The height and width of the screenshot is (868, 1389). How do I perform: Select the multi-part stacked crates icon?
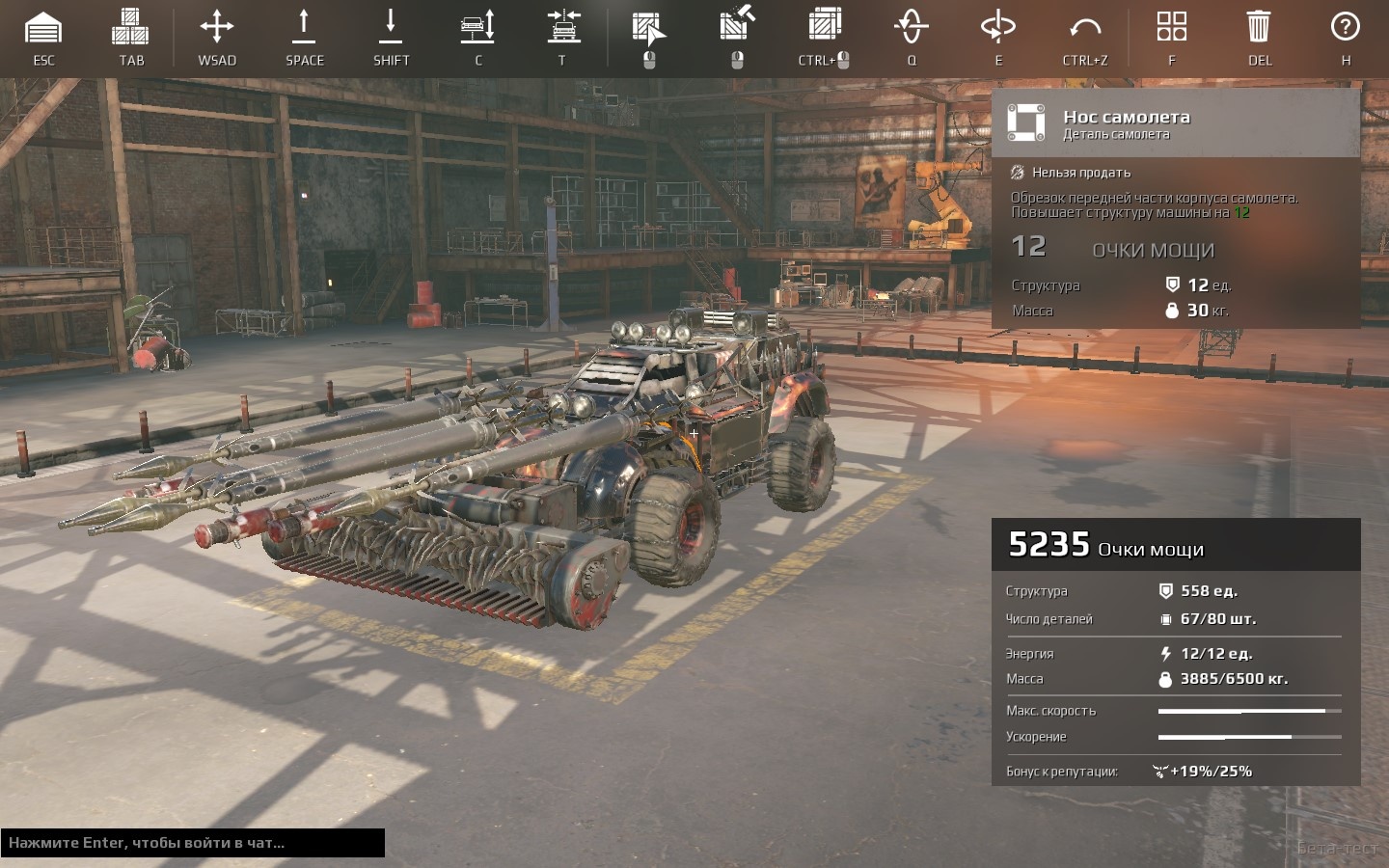pyautogui.click(x=825, y=26)
